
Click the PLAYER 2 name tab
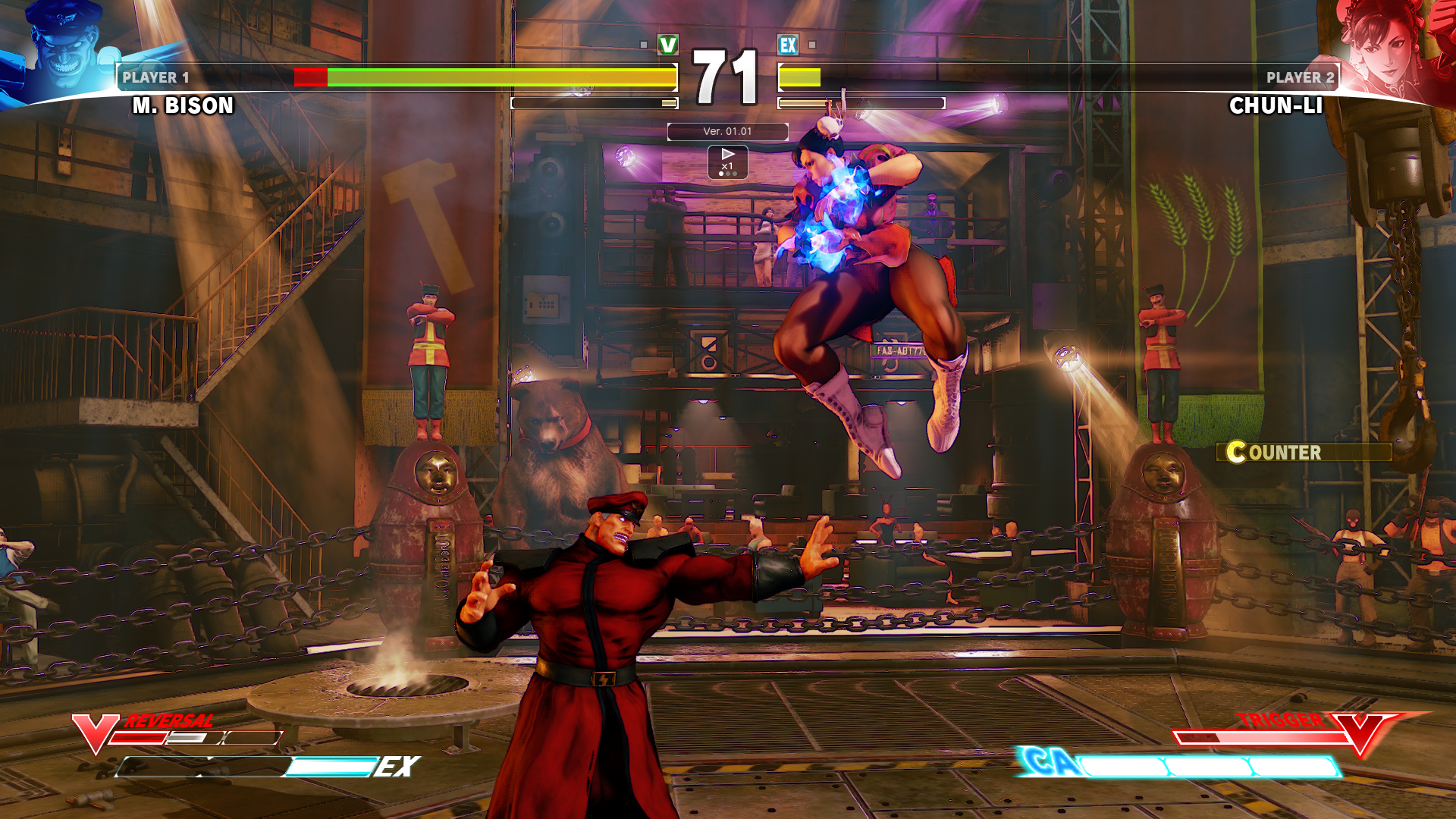1298,77
